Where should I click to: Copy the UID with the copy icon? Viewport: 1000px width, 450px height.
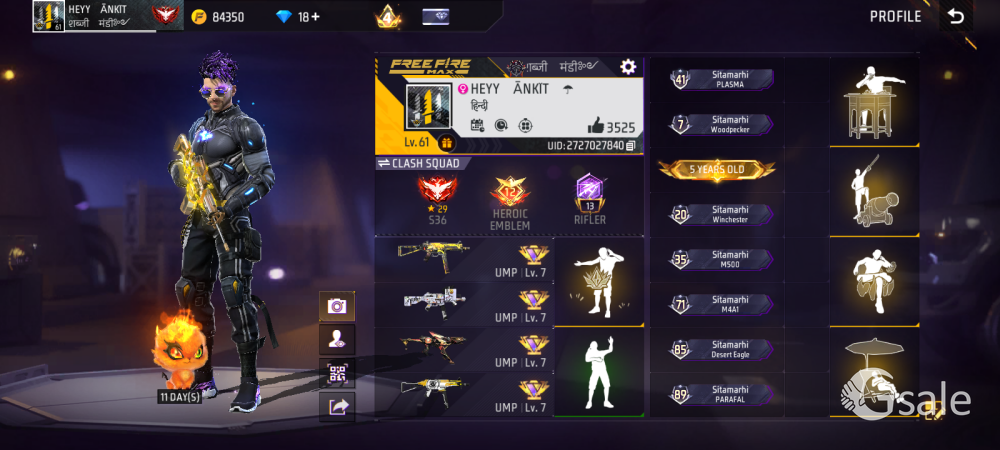630,146
